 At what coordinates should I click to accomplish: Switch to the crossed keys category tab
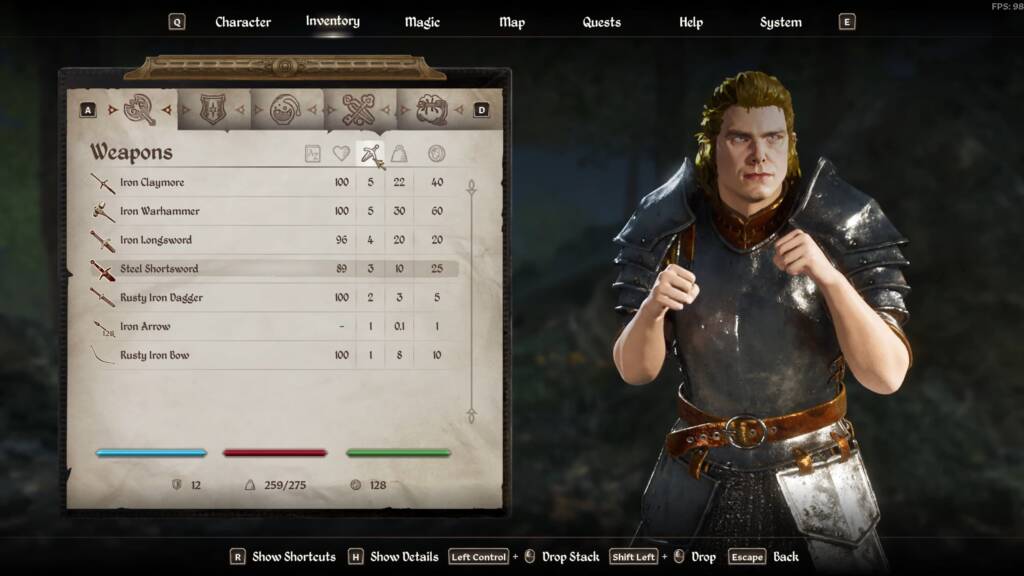[358, 109]
